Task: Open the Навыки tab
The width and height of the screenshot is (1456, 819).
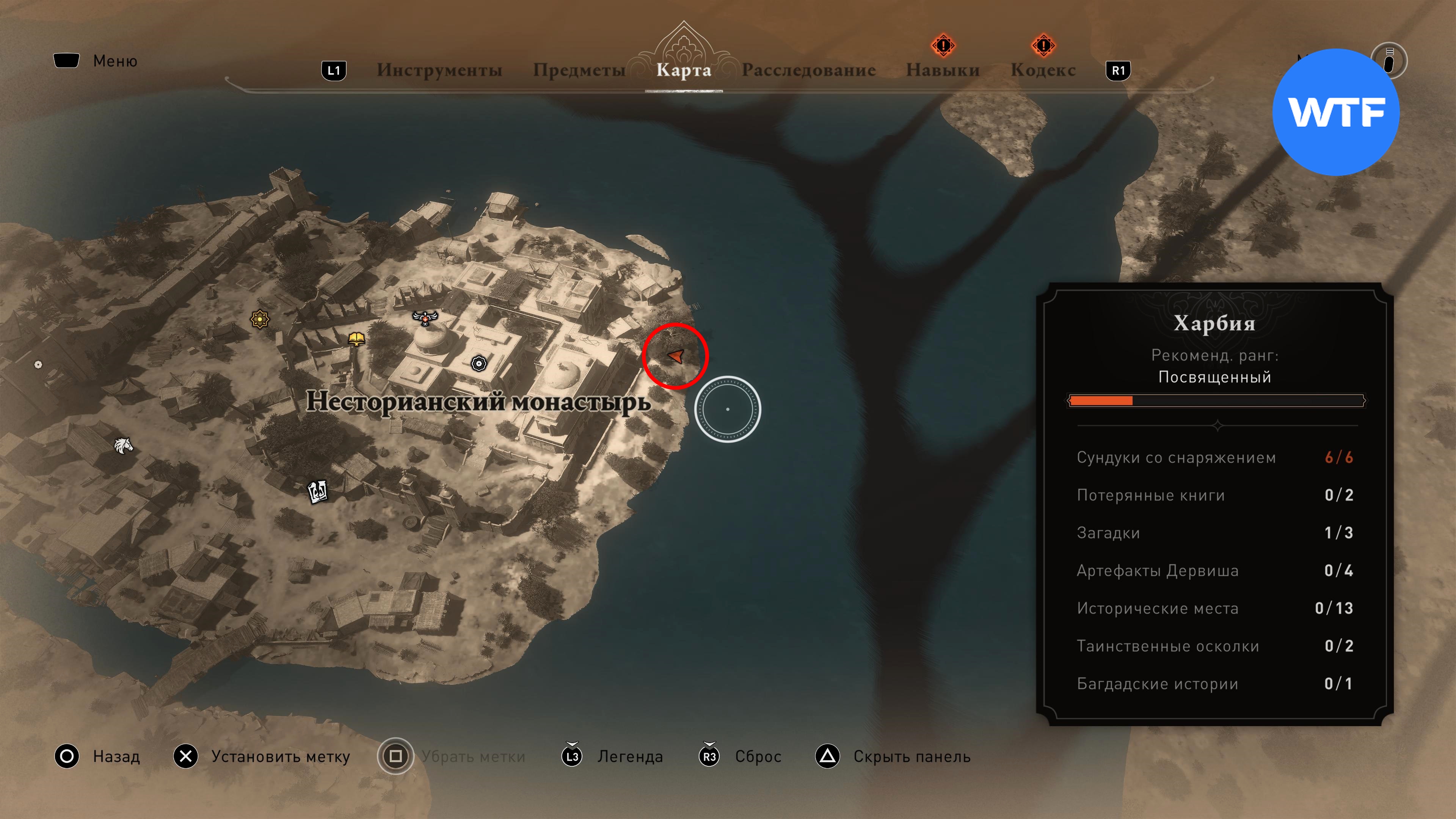Action: pyautogui.click(x=942, y=70)
